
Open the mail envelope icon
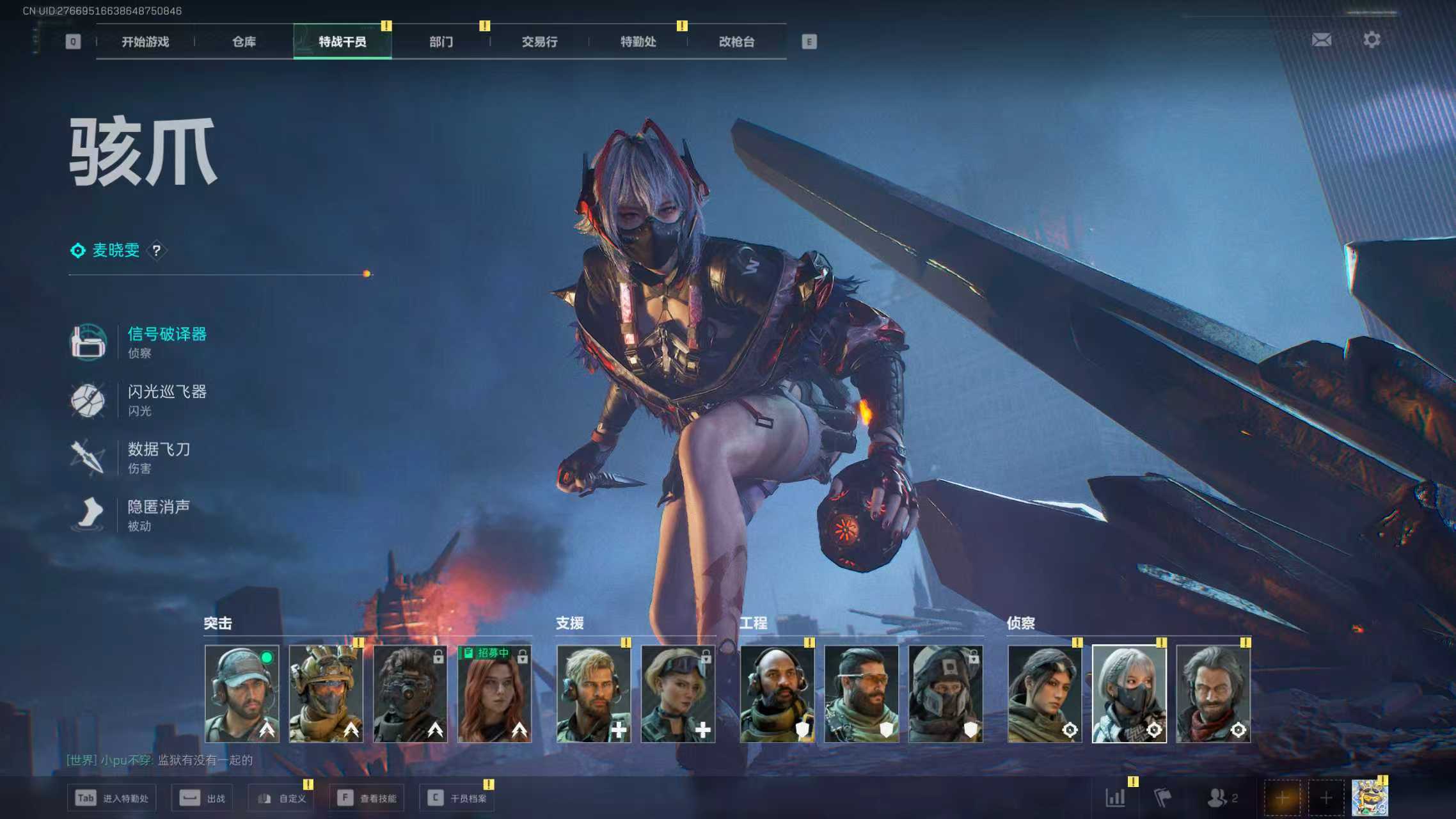pos(1321,40)
